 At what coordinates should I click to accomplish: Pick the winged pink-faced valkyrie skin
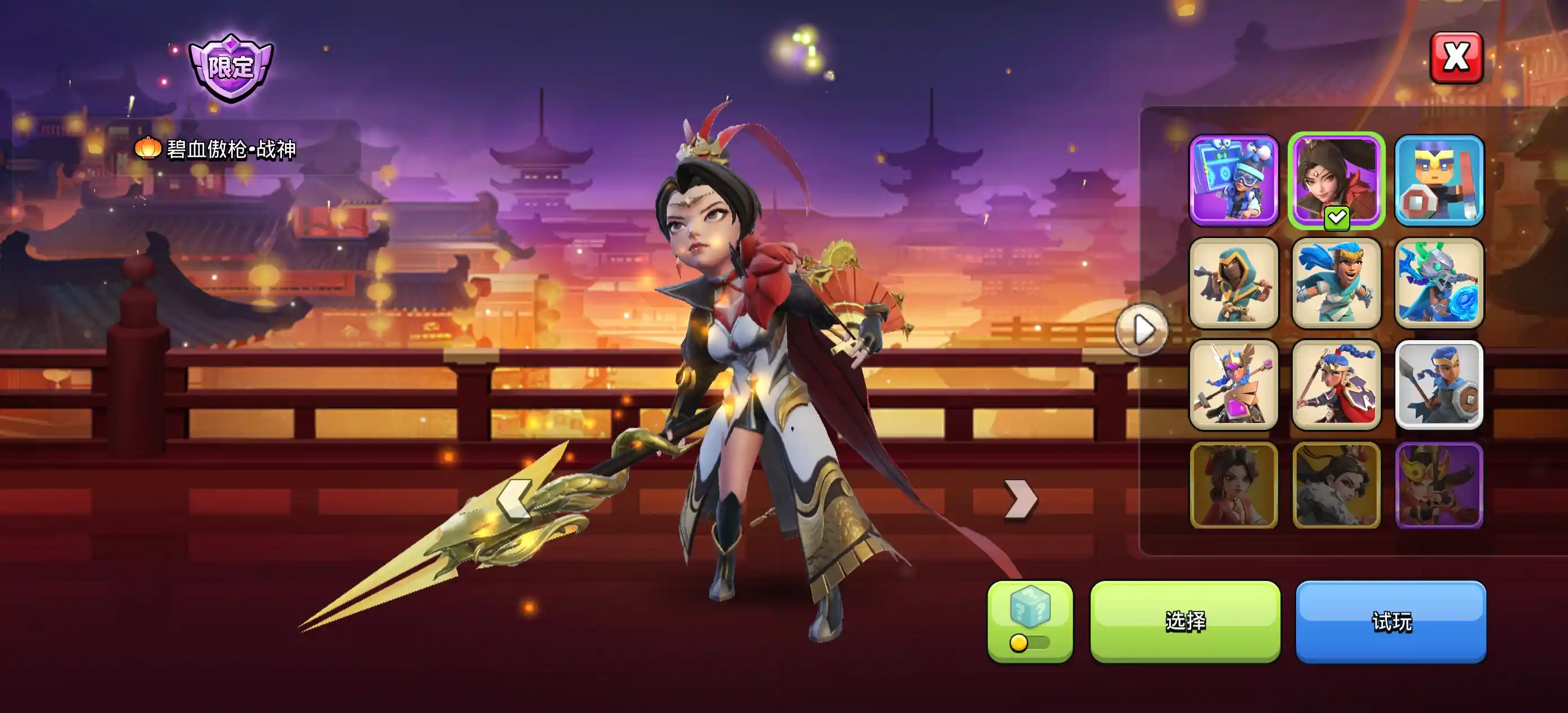1234,385
